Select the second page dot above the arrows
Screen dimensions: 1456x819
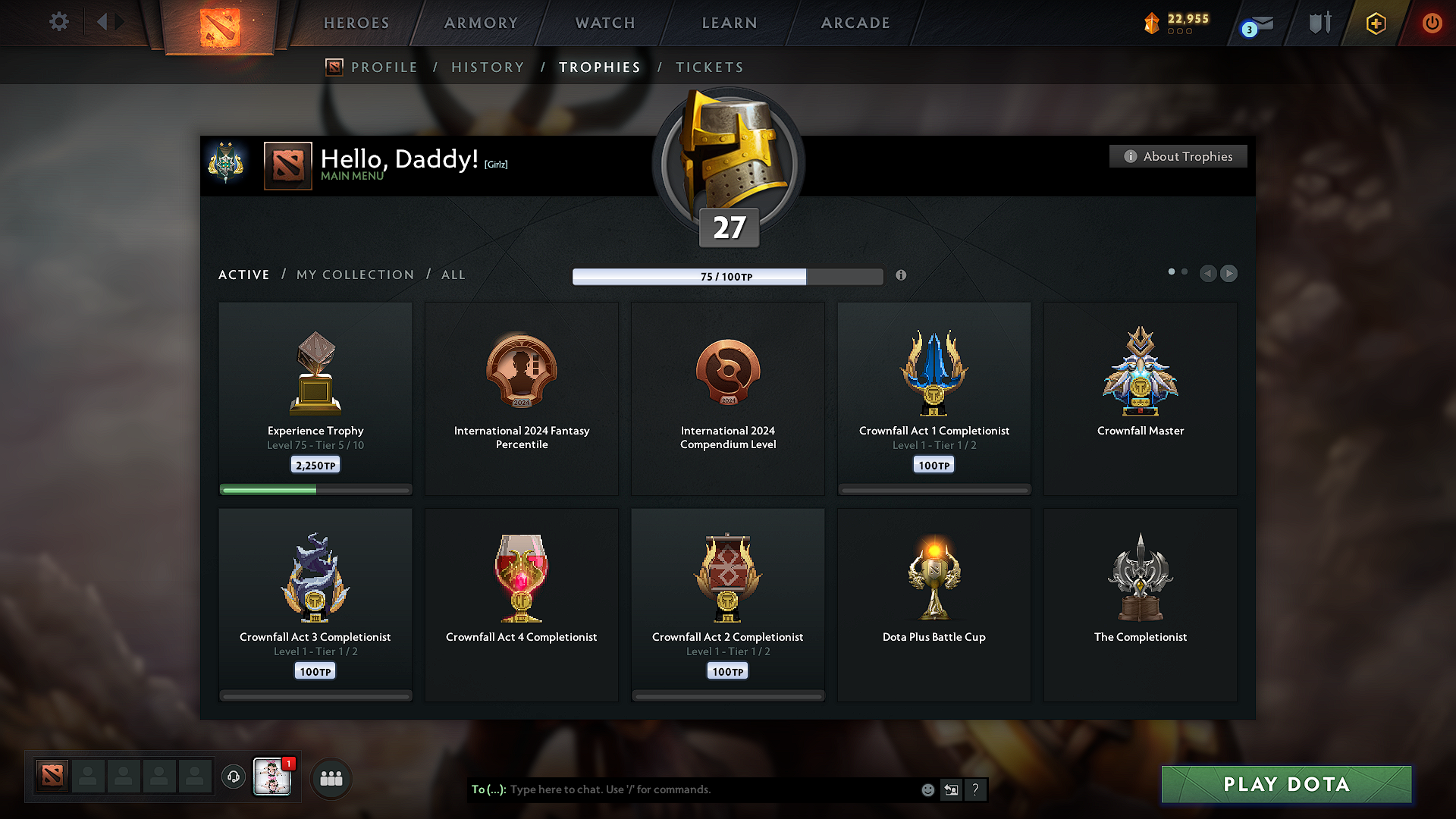coord(1184,270)
